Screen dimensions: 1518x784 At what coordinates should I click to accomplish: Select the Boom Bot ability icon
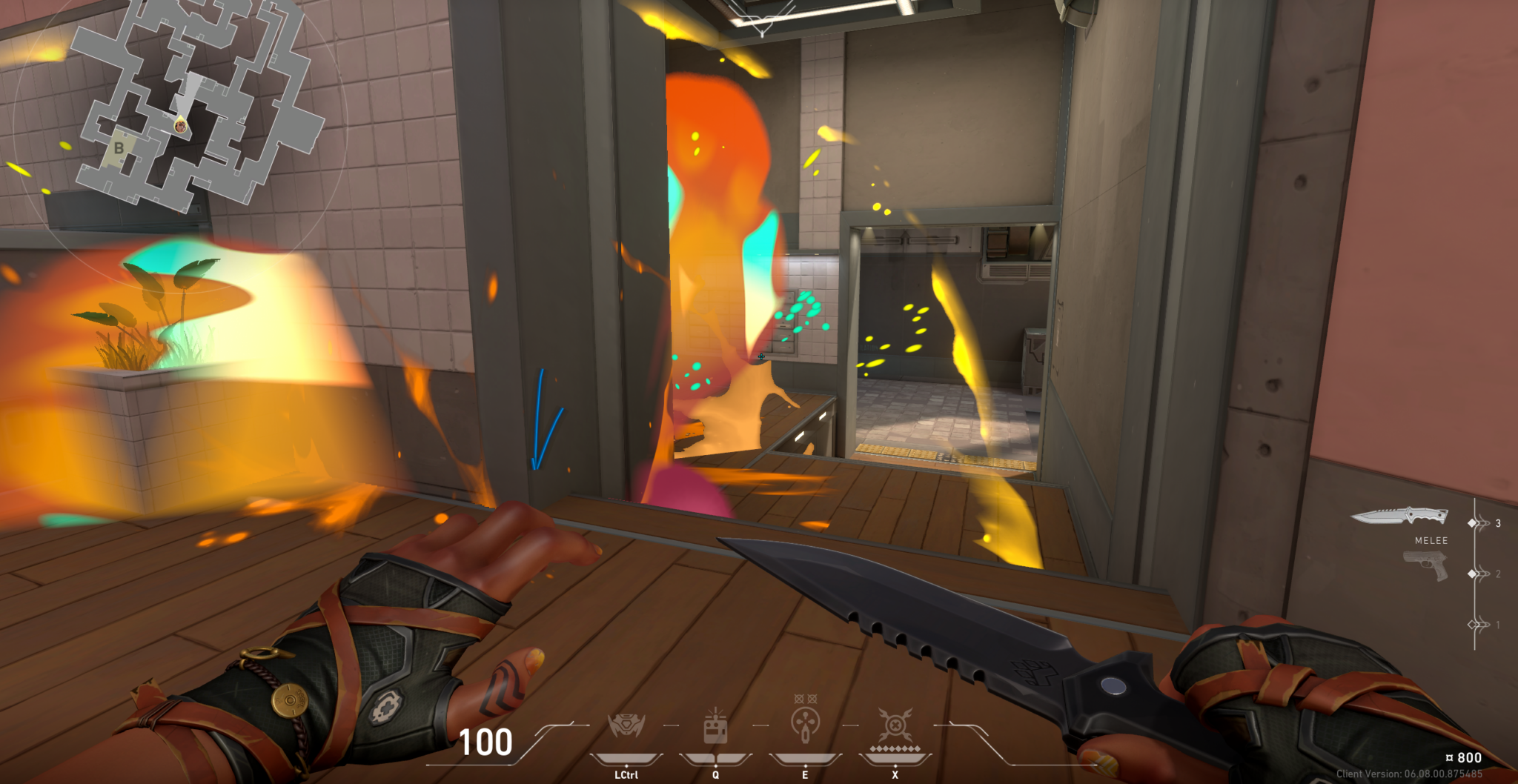[626, 725]
